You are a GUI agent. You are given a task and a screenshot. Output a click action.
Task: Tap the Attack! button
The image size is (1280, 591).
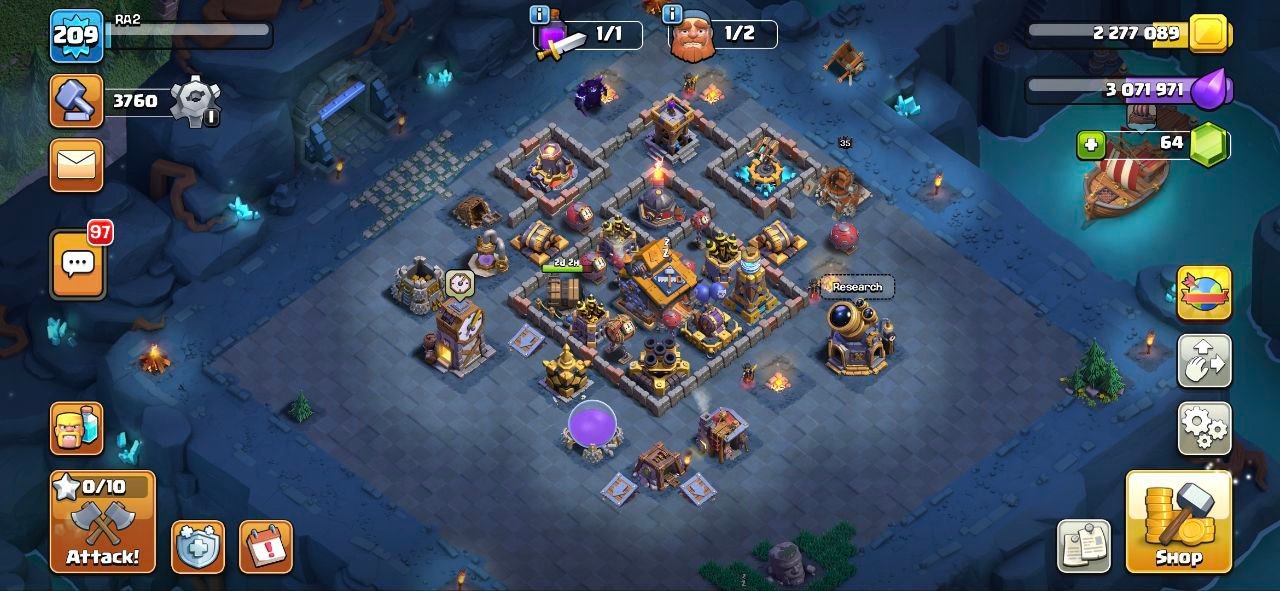[x=103, y=521]
